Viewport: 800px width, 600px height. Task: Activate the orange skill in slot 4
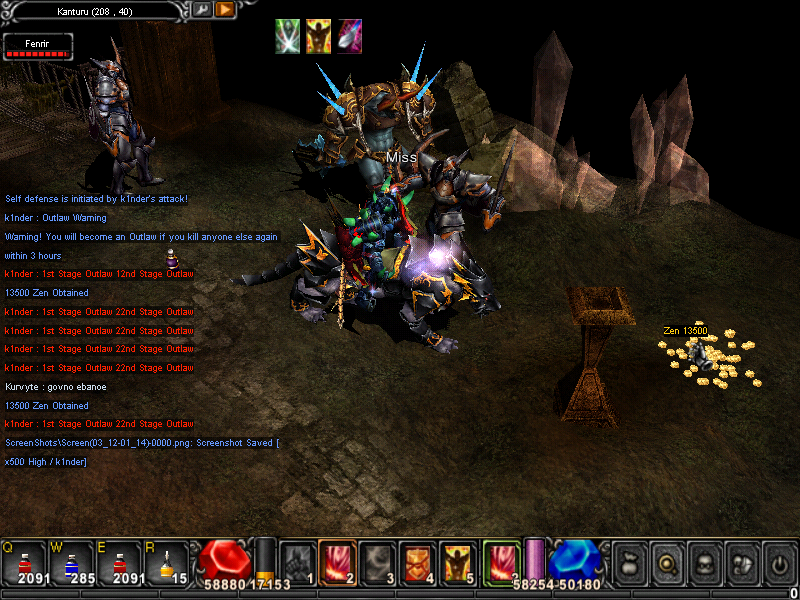[416, 562]
